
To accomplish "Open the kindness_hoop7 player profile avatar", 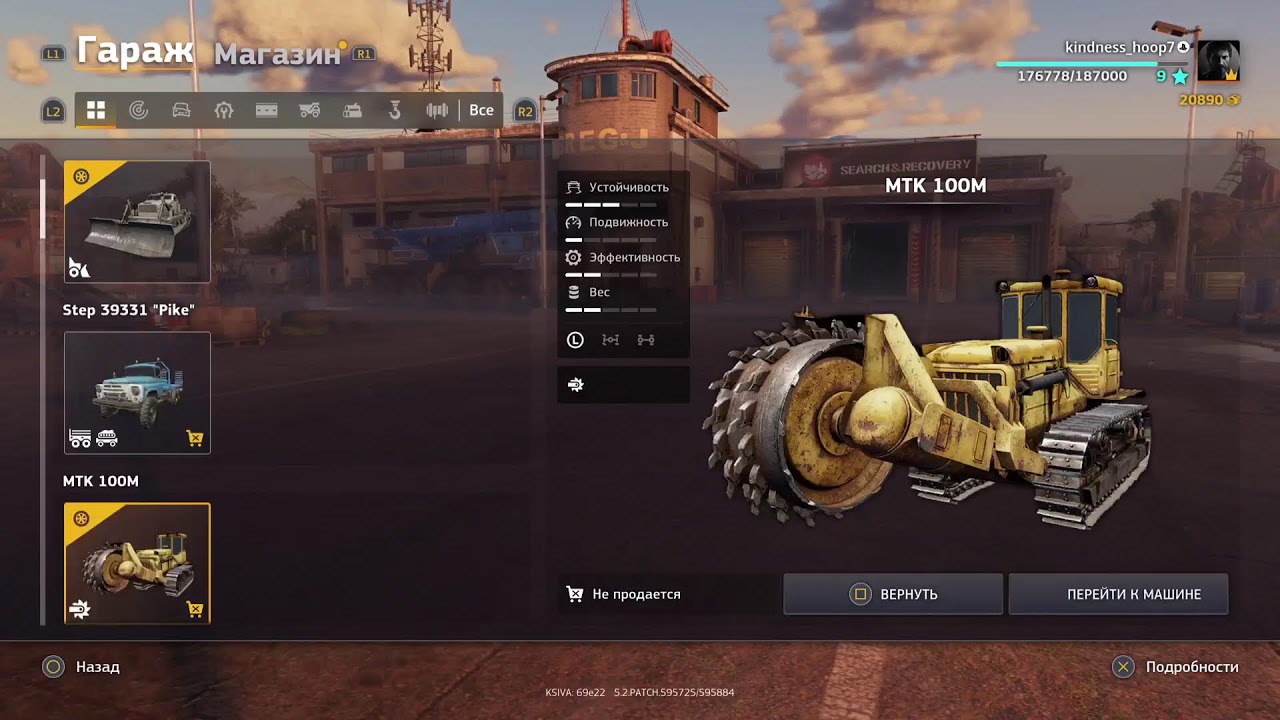I will click(x=1218, y=62).
